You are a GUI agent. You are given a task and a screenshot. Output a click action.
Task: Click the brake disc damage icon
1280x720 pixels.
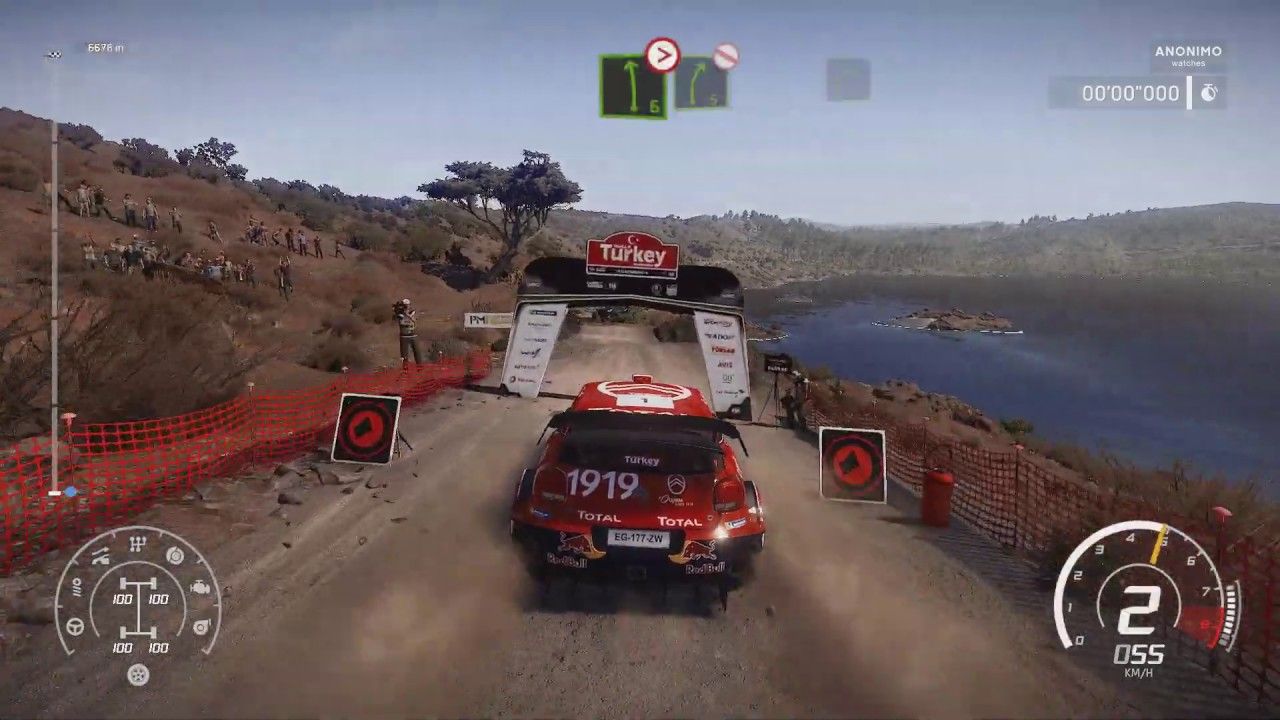pyautogui.click(x=175, y=555)
